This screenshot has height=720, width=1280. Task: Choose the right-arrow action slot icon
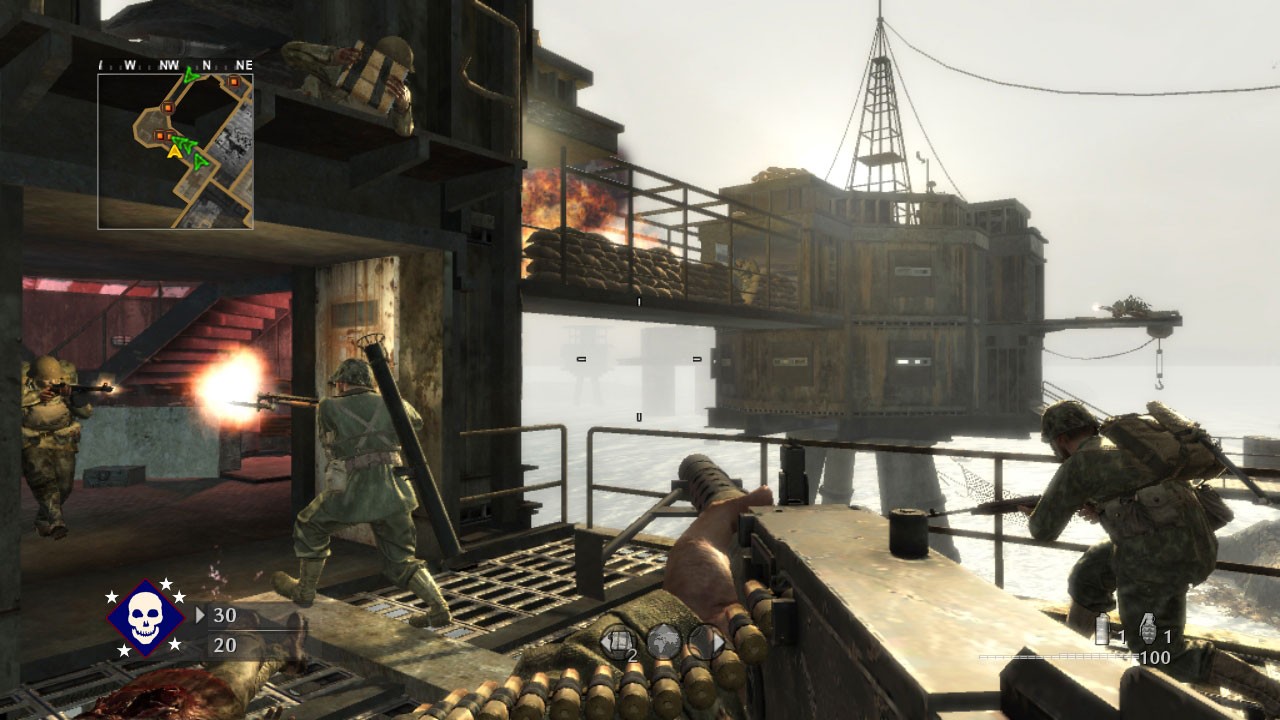706,641
